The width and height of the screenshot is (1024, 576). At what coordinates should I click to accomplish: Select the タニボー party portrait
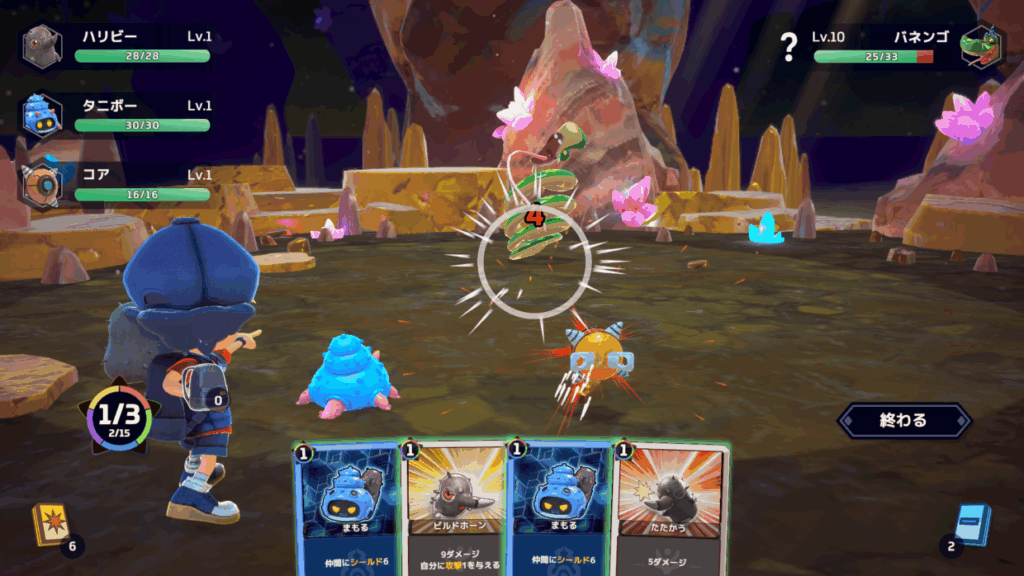pyautogui.click(x=42, y=115)
